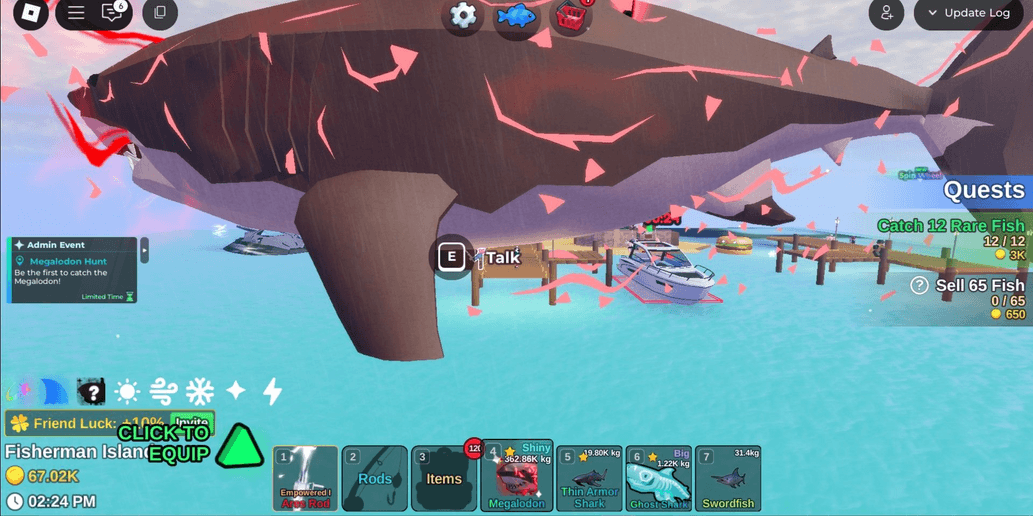
Task: Select the Big Ghost Shark slot
Action: [659, 479]
